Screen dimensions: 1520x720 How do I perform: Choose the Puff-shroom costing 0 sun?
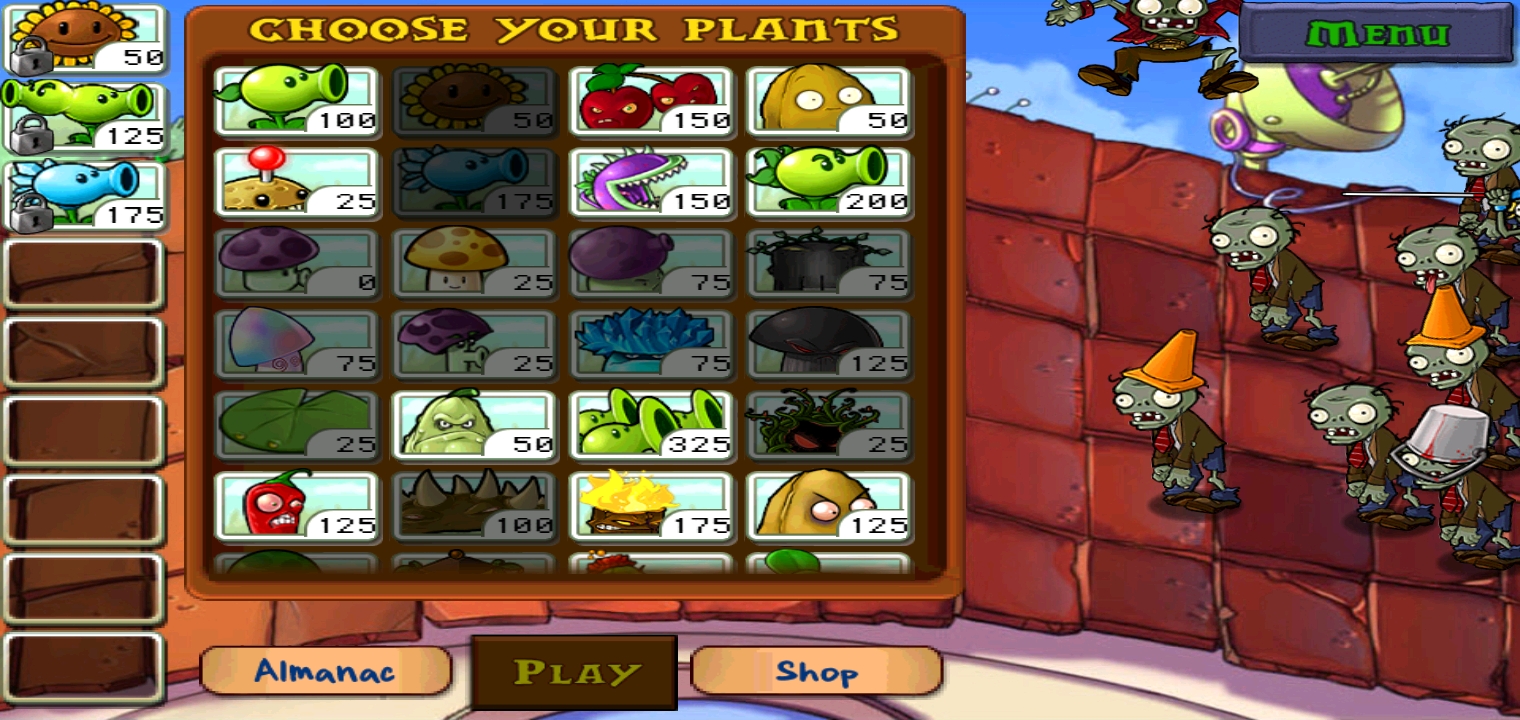(x=295, y=263)
